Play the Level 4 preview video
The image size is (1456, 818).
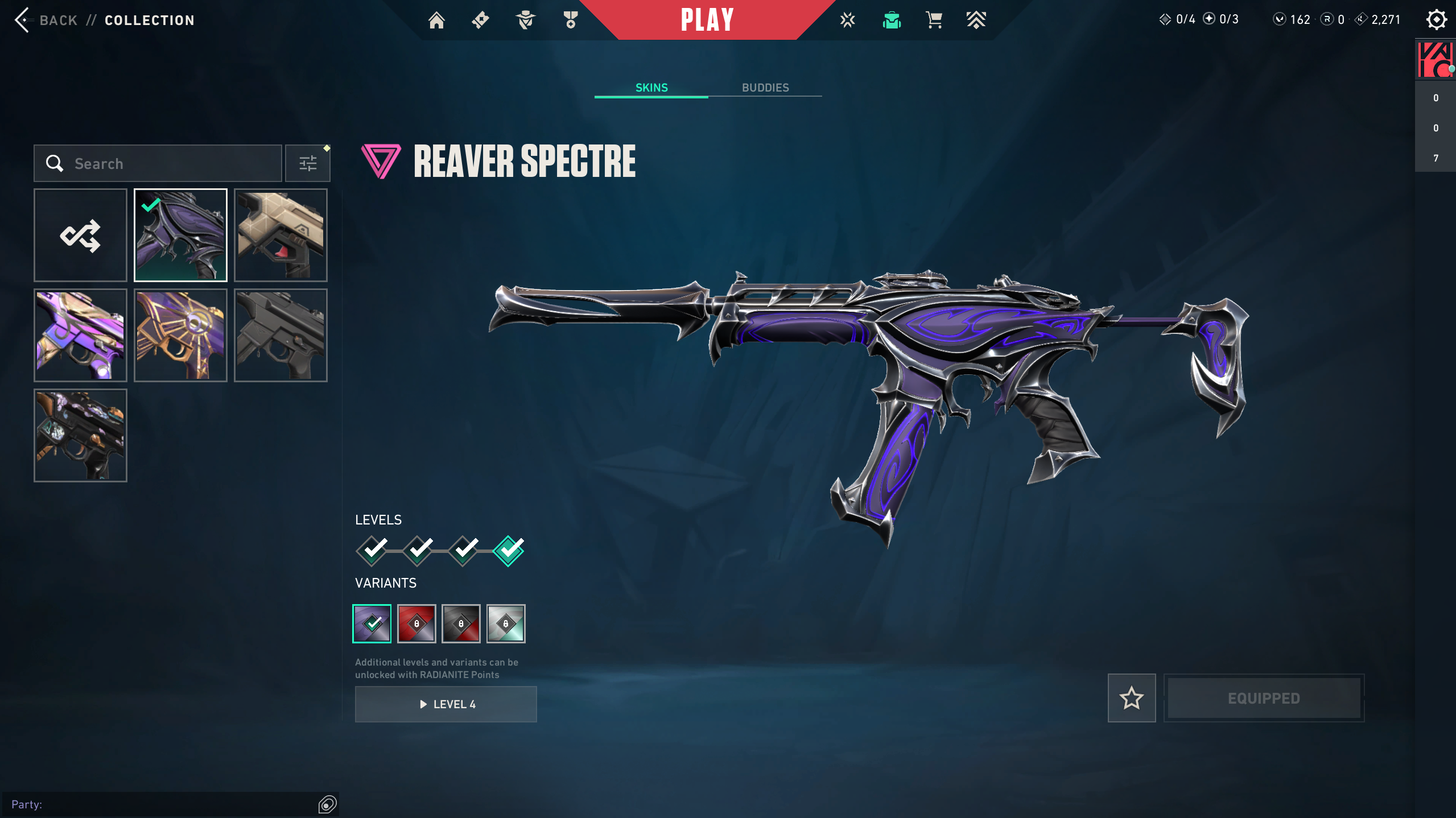coord(446,704)
